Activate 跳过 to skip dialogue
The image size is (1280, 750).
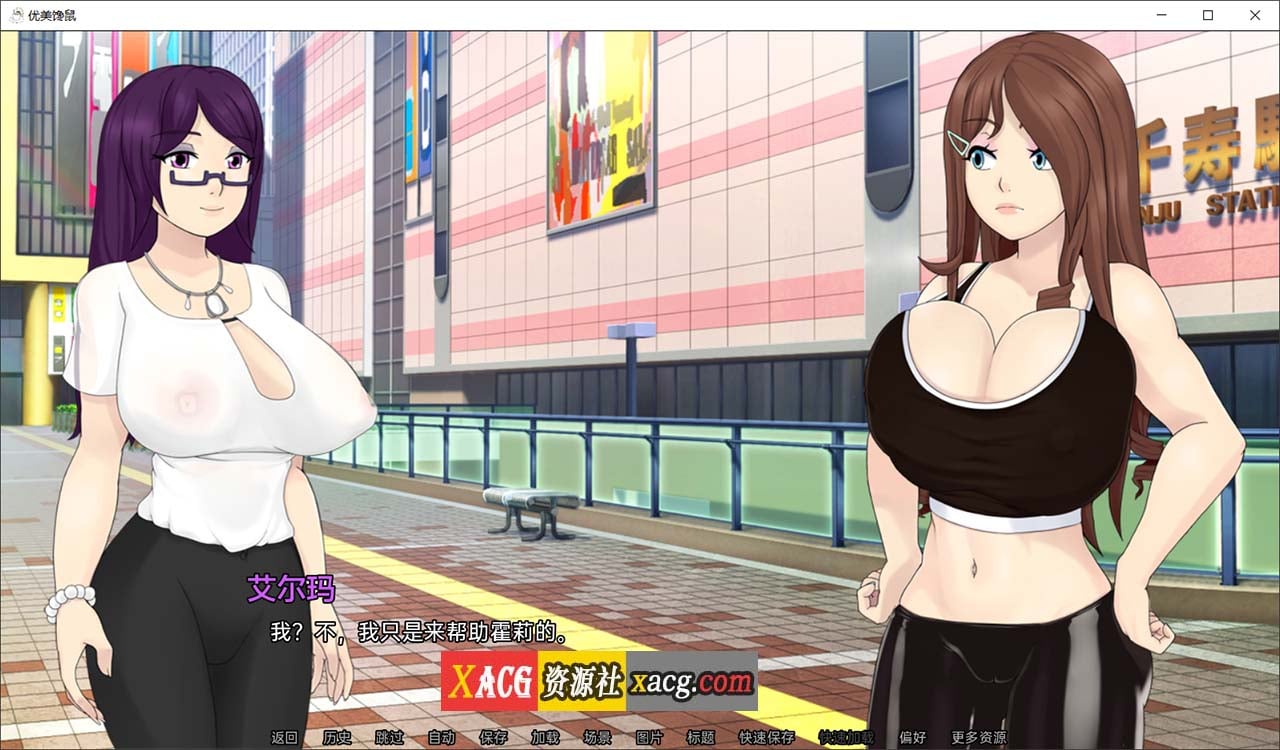tap(389, 737)
